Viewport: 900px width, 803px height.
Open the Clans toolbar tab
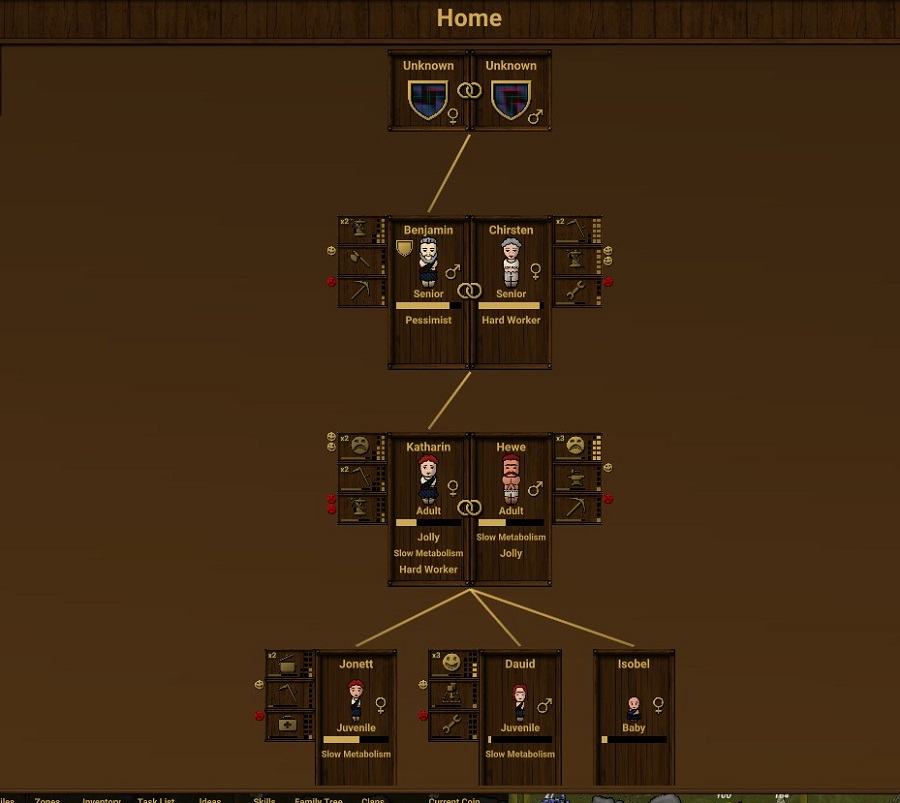(x=372, y=800)
